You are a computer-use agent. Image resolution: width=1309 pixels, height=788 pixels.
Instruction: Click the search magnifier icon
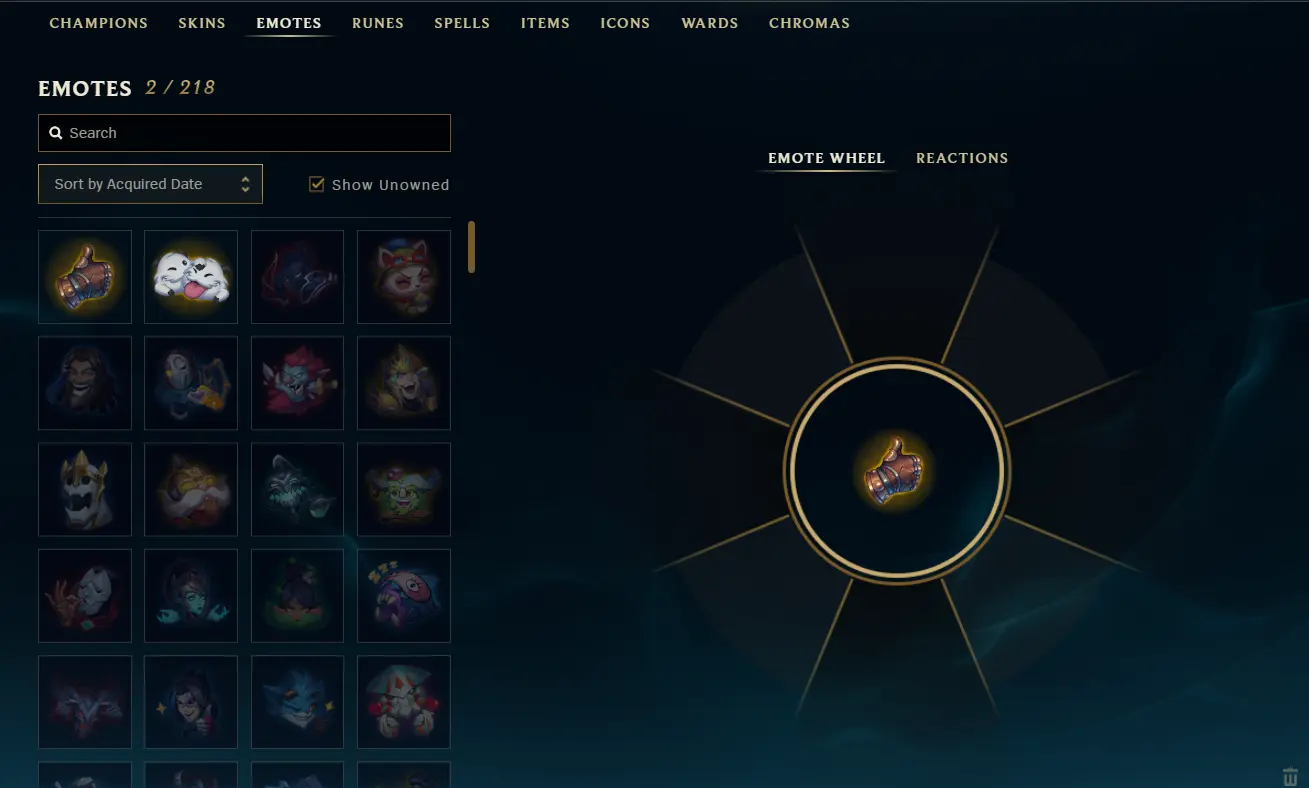click(55, 132)
